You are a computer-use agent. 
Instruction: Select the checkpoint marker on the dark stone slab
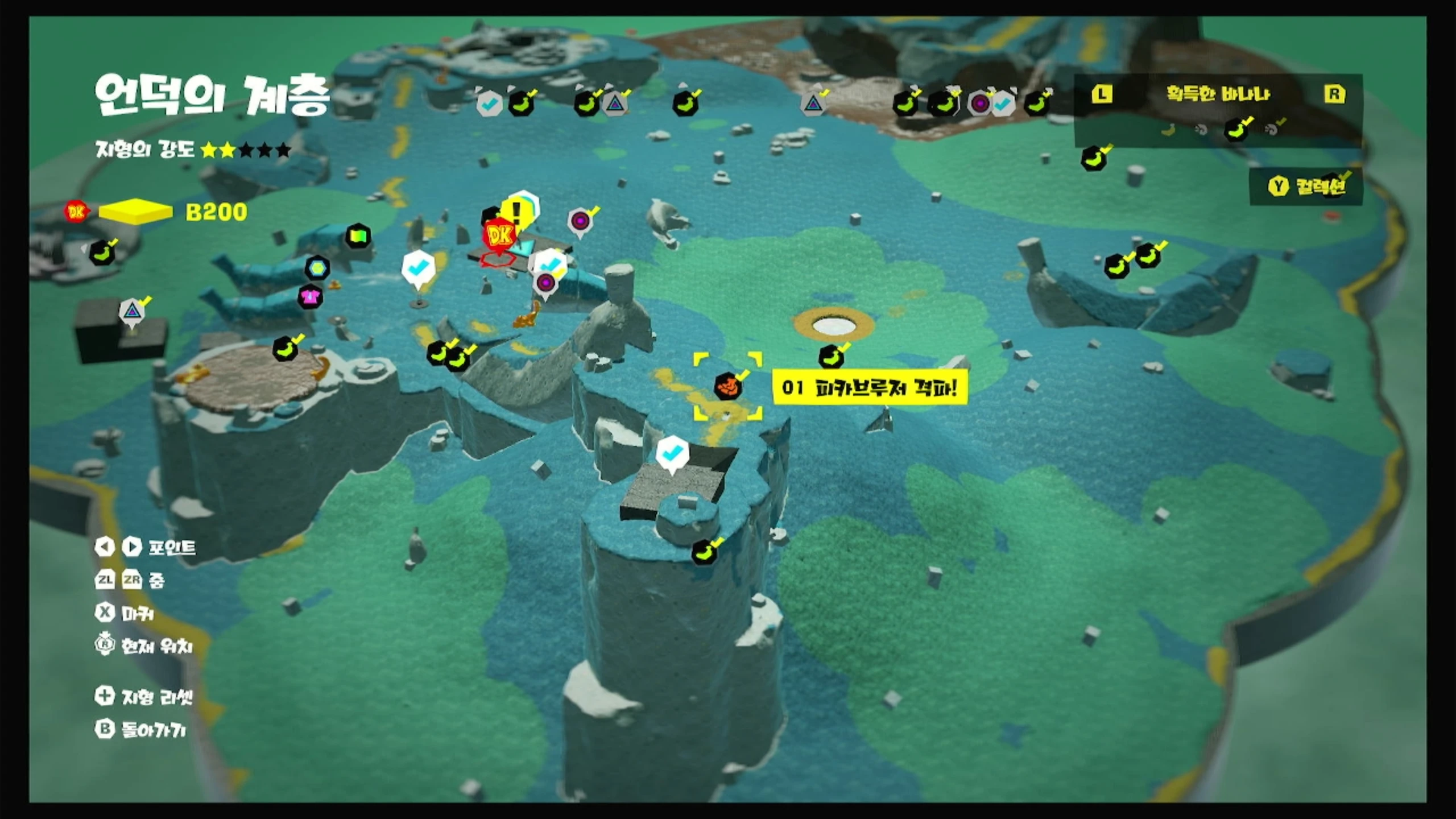(x=672, y=454)
